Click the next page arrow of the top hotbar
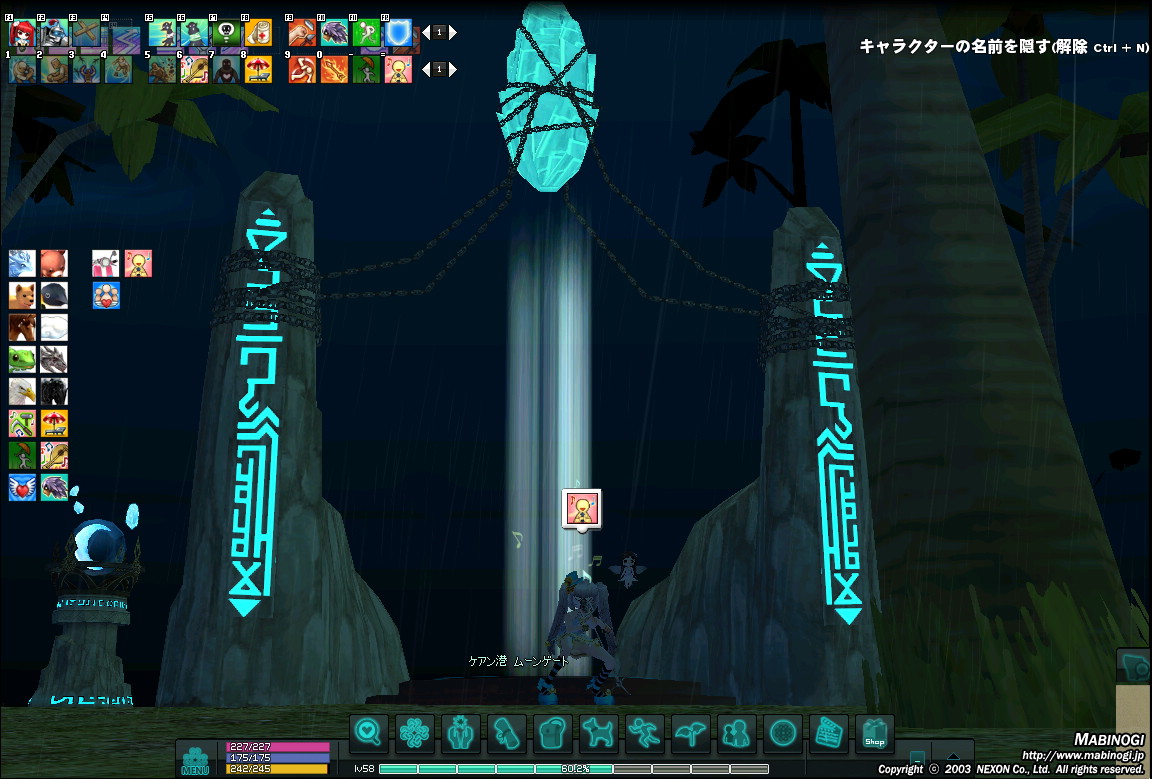The image size is (1152, 779). pyautogui.click(x=453, y=32)
